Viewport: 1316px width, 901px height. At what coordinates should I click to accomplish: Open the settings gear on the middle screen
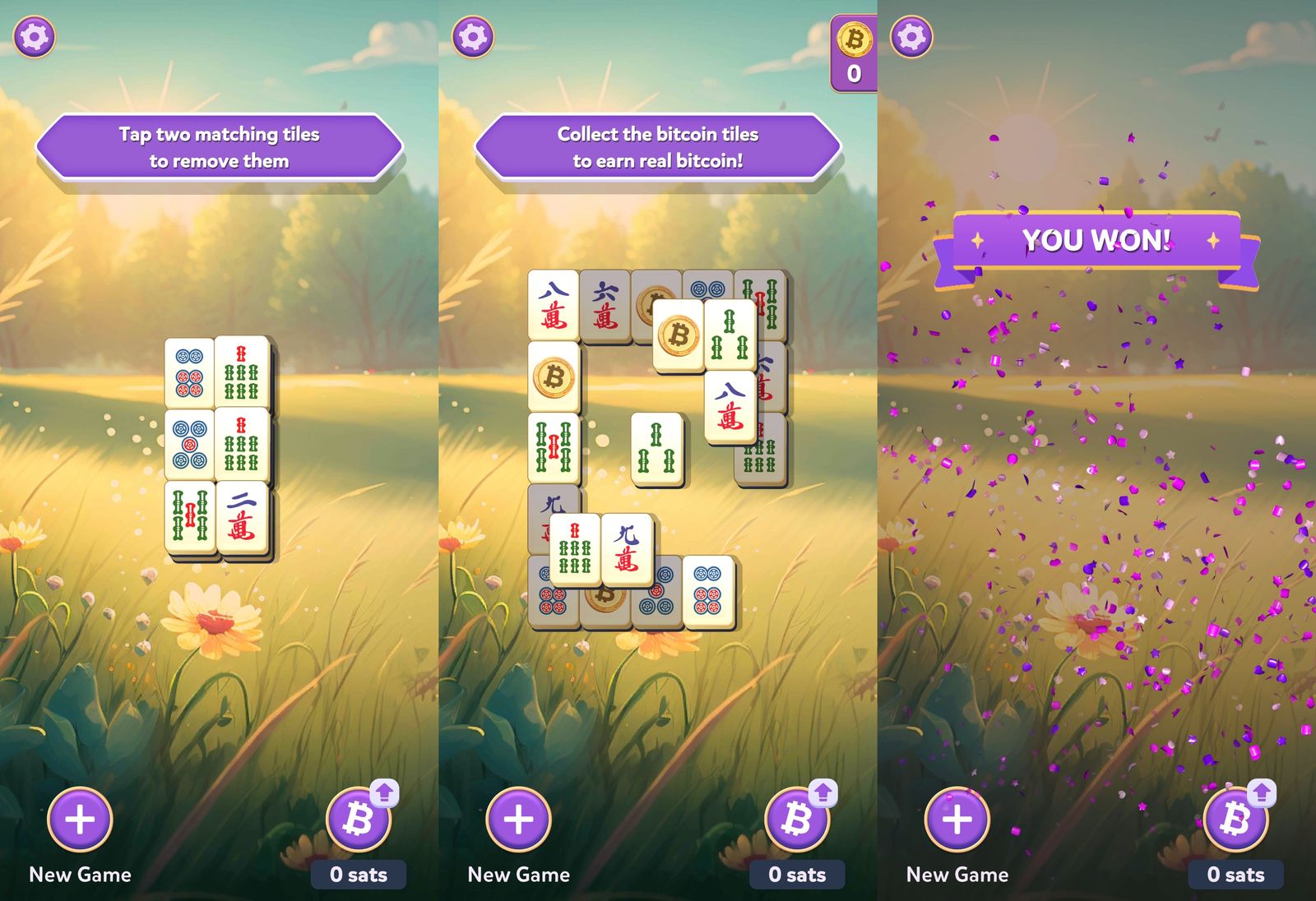click(474, 35)
